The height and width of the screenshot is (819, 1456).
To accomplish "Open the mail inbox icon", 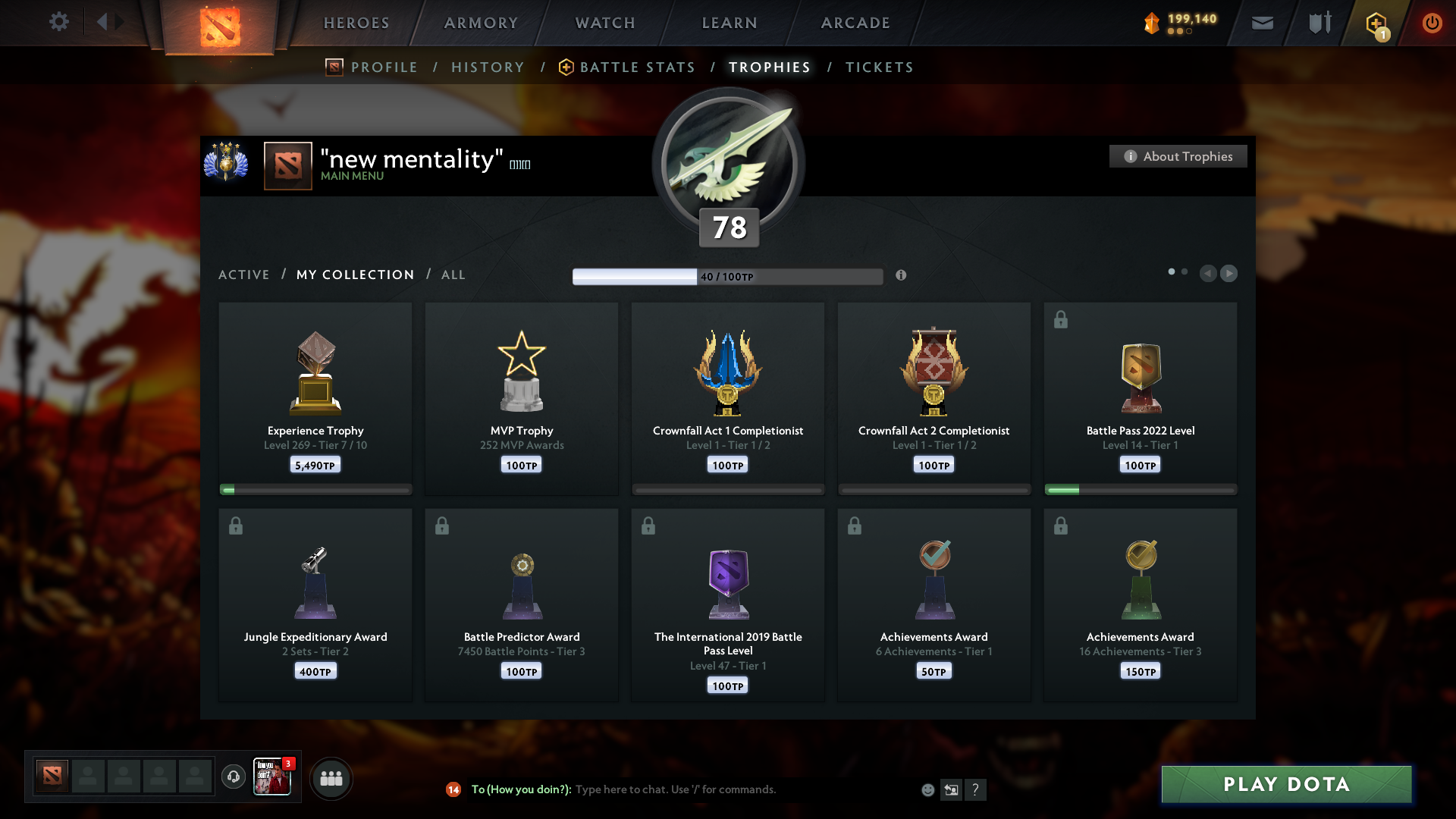I will coord(1262,23).
